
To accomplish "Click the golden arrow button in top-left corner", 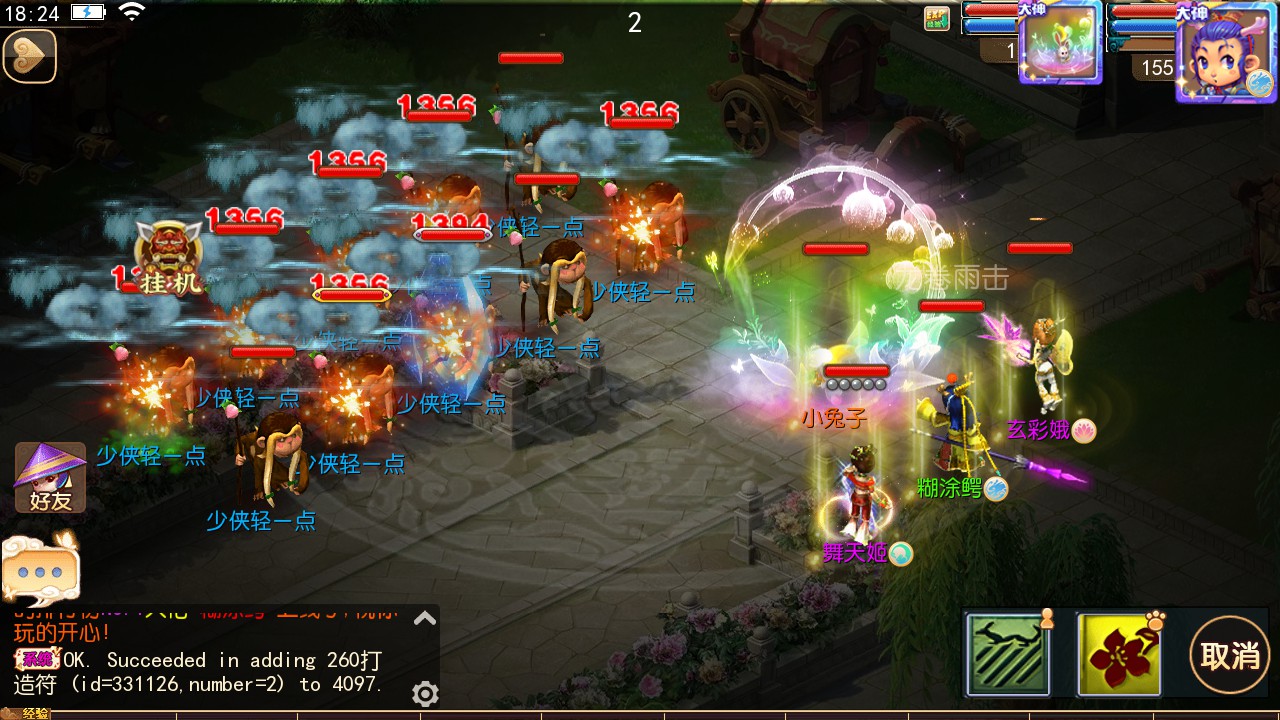I will pyautogui.click(x=29, y=57).
